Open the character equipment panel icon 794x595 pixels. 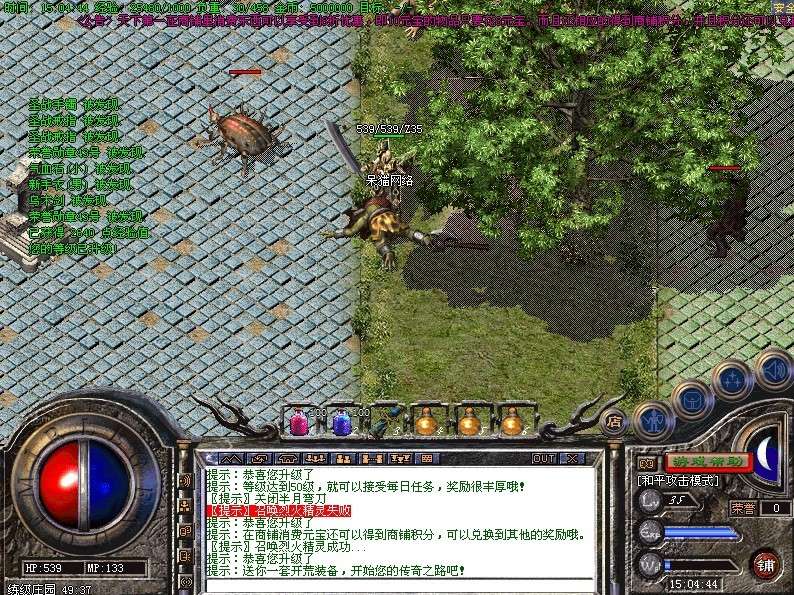(653, 420)
